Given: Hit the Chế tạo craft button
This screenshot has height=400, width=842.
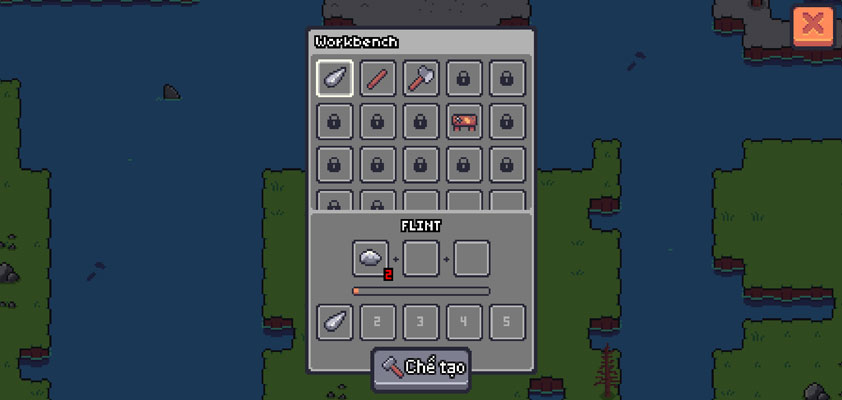Looking at the screenshot, I should (x=421, y=367).
